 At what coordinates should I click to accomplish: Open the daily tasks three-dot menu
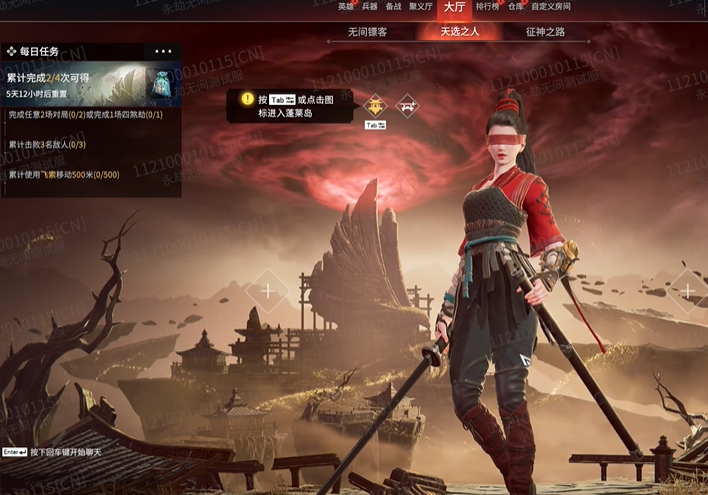pos(163,51)
